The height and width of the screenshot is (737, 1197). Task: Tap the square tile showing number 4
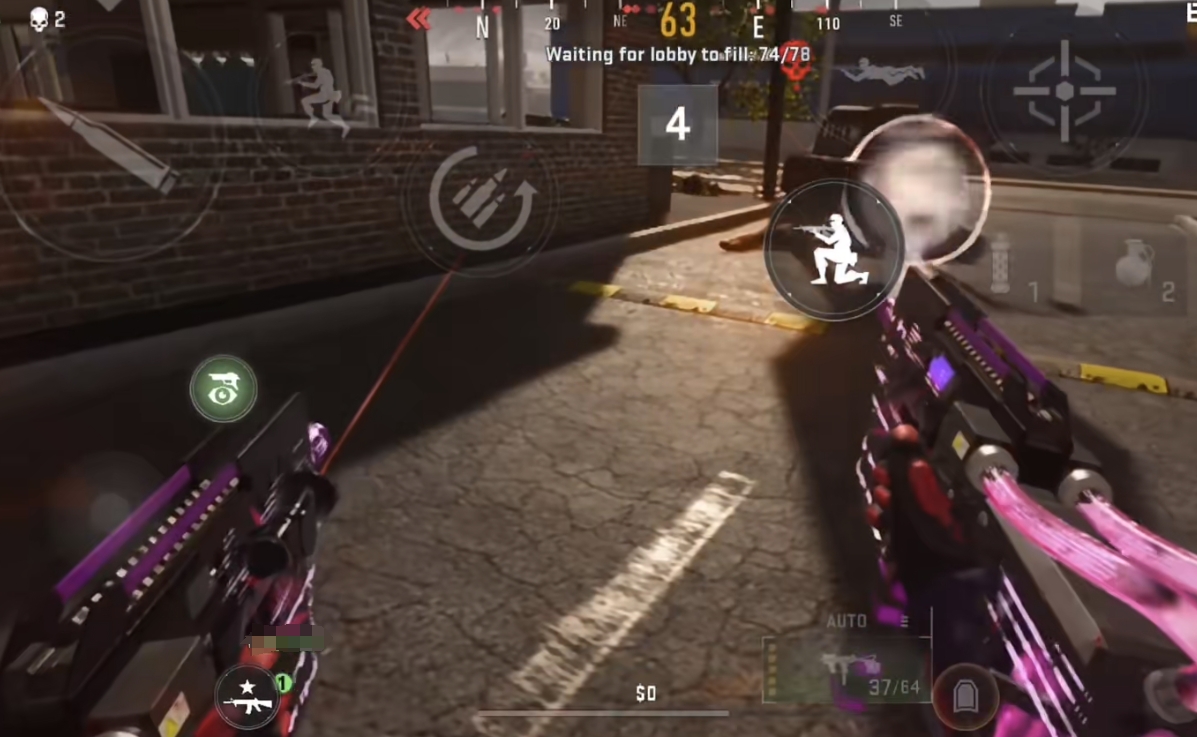(x=677, y=125)
